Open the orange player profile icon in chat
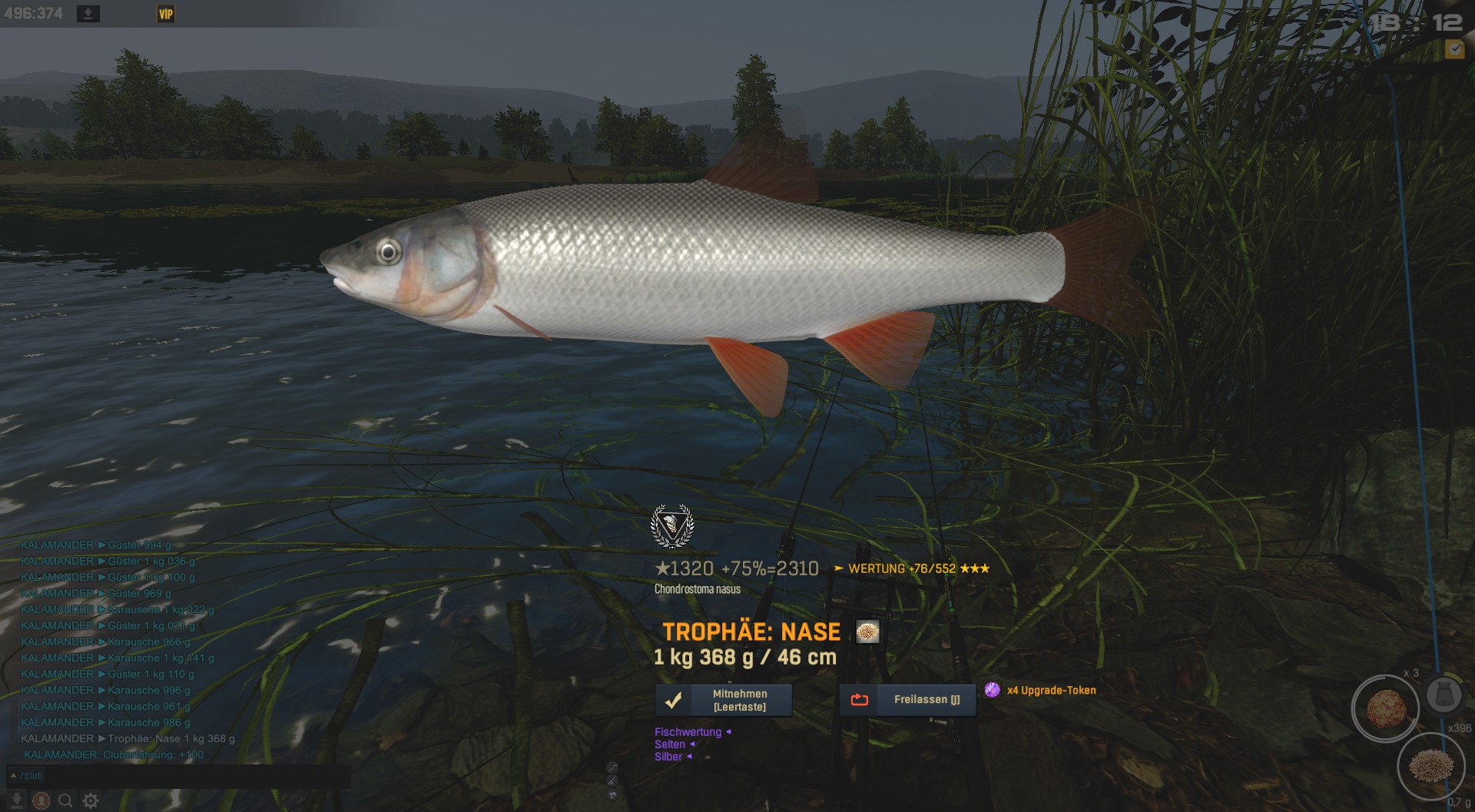The height and width of the screenshot is (812, 1475). (x=41, y=800)
